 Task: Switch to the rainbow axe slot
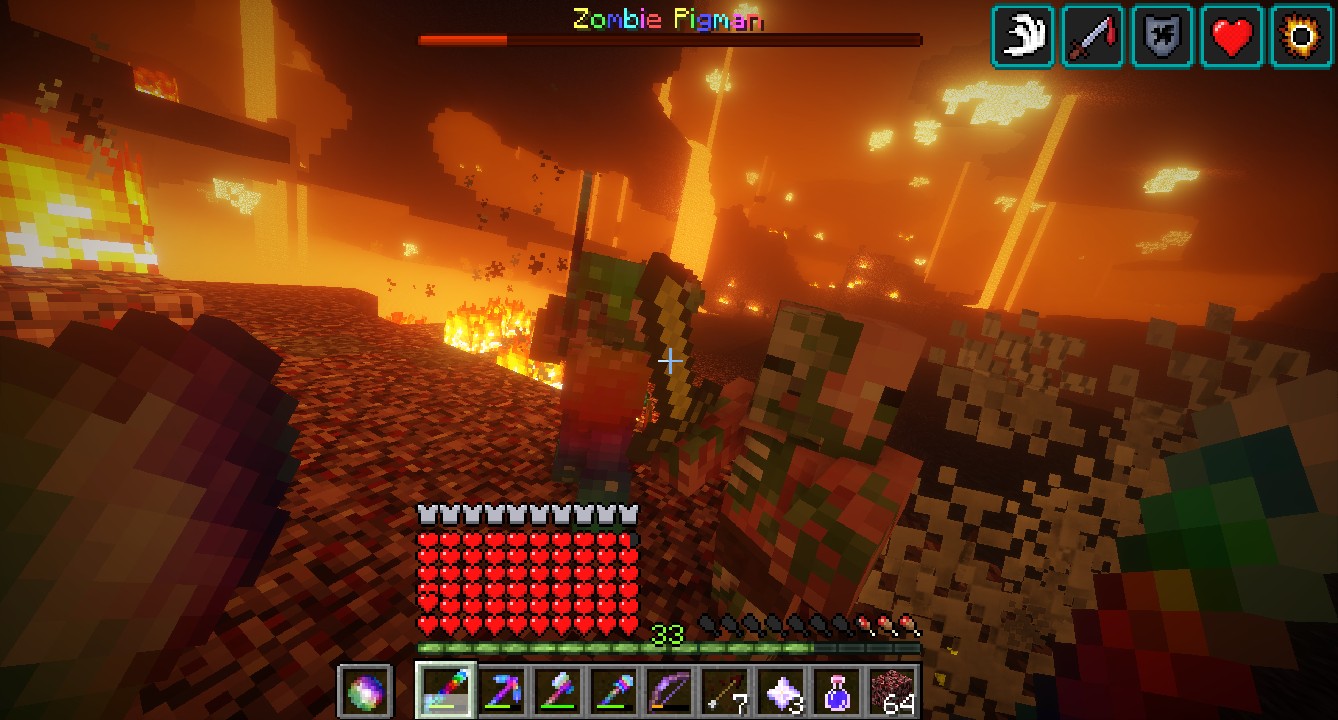pos(556,690)
